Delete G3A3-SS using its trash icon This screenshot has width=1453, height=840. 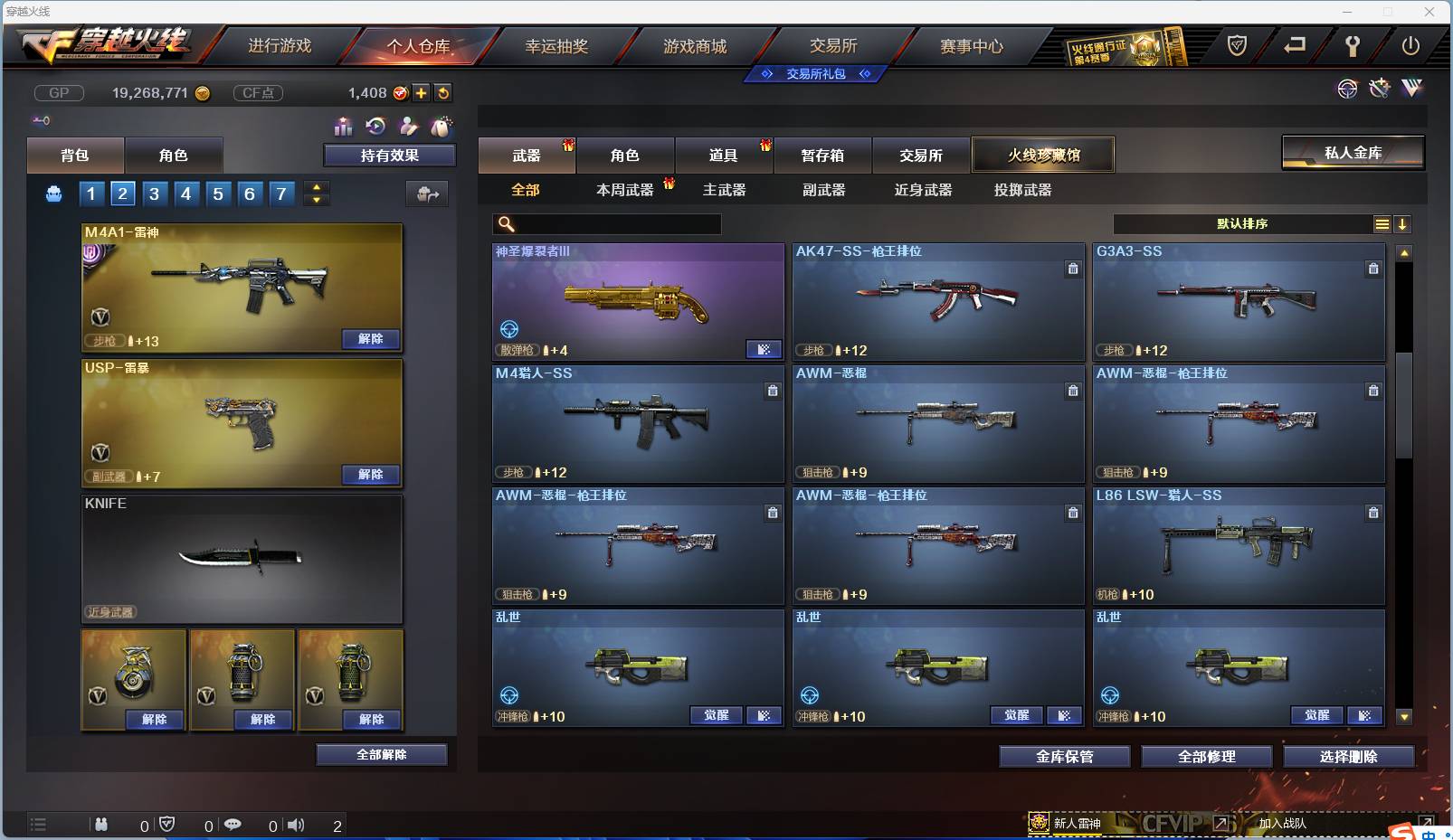[x=1373, y=269]
